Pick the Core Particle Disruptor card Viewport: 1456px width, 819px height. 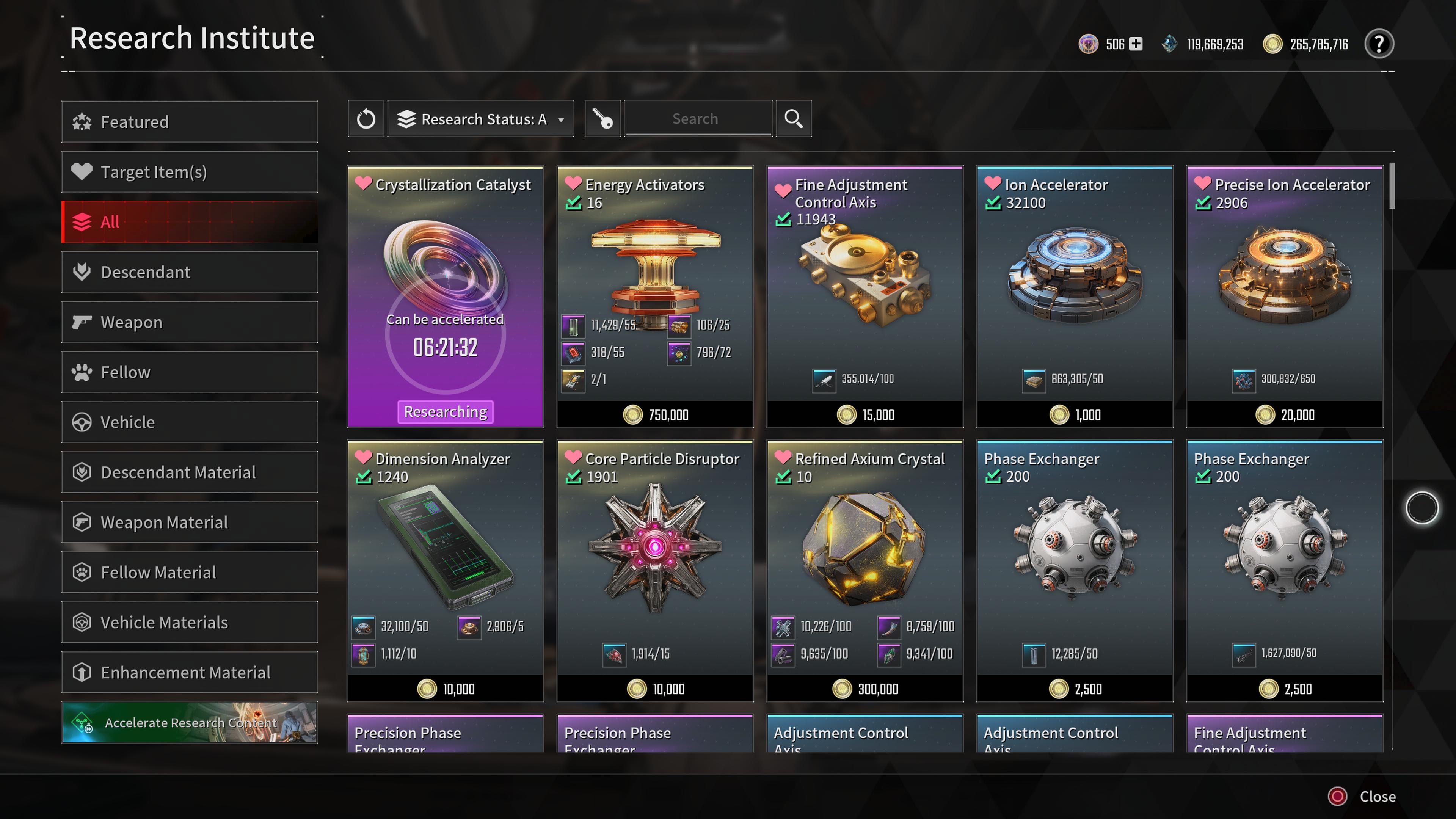pos(655,571)
